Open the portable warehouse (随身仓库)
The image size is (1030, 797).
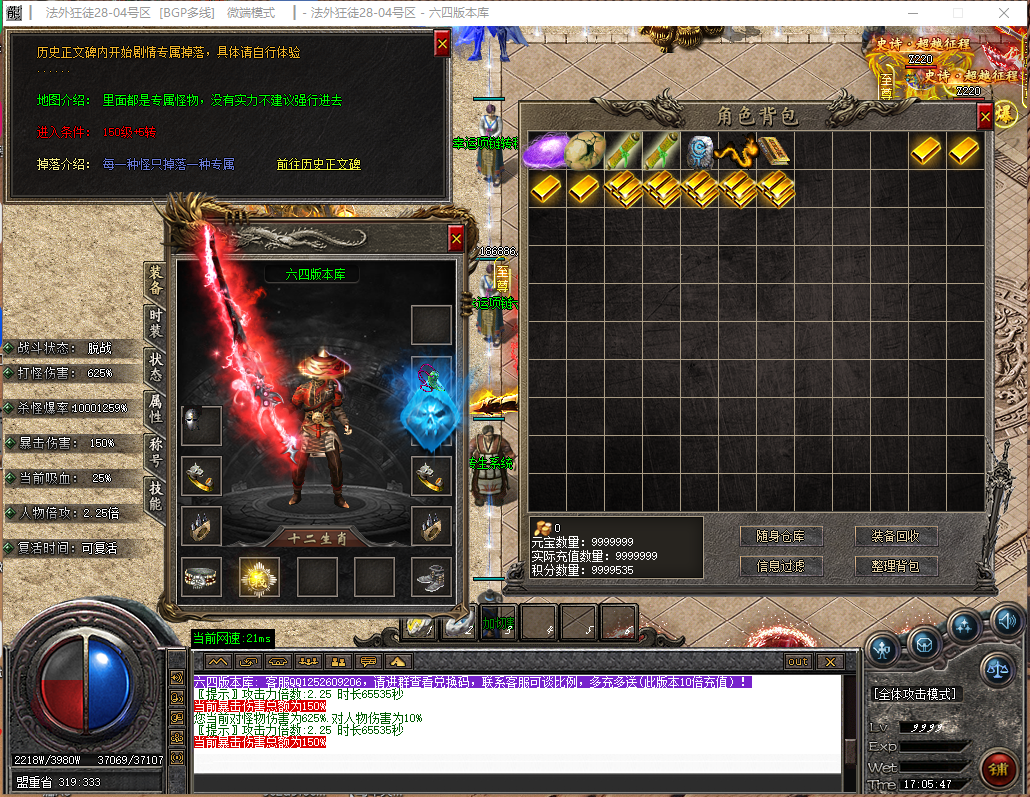tap(781, 536)
